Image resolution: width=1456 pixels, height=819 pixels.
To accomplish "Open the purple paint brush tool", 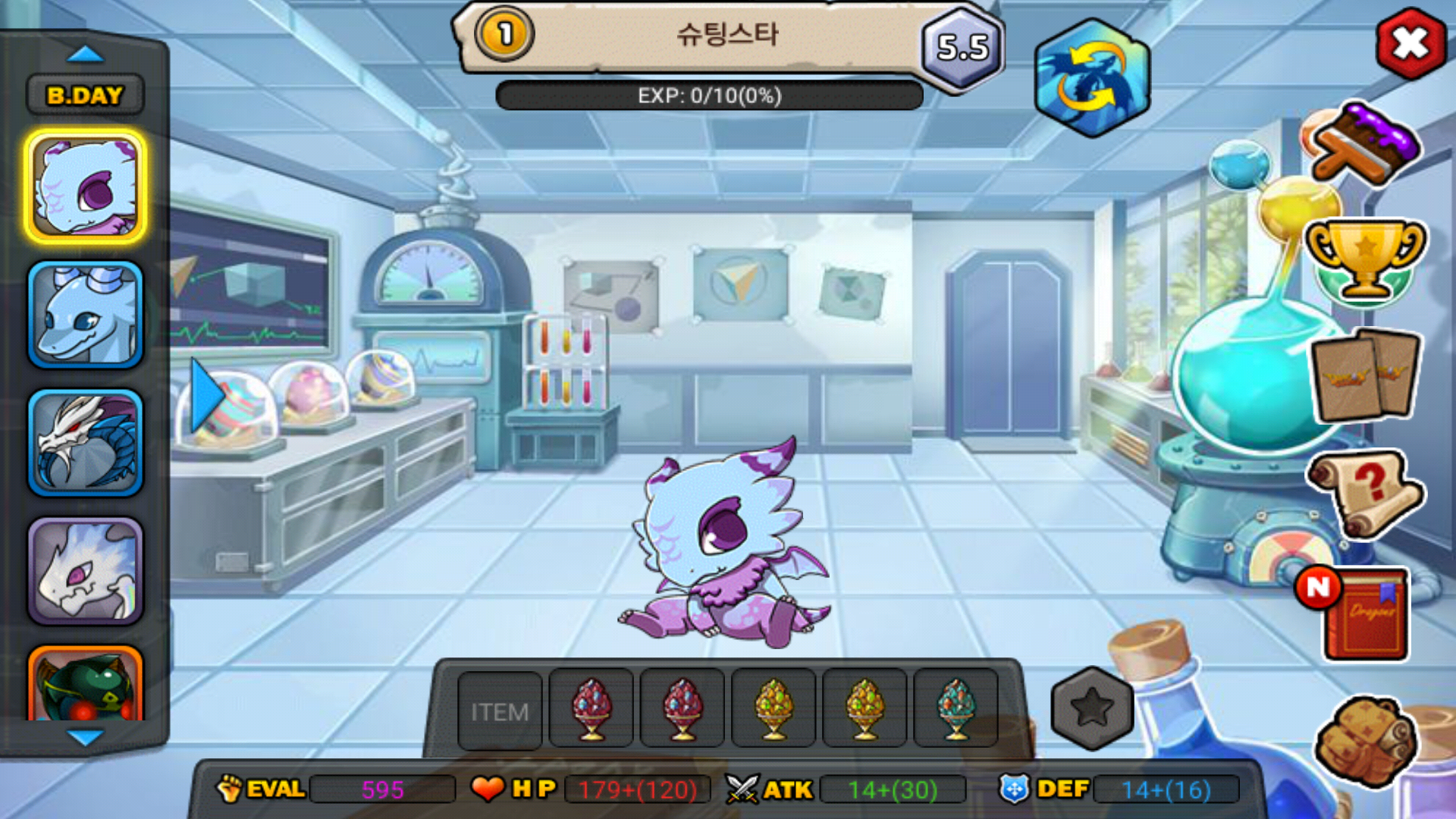I will (1365, 144).
